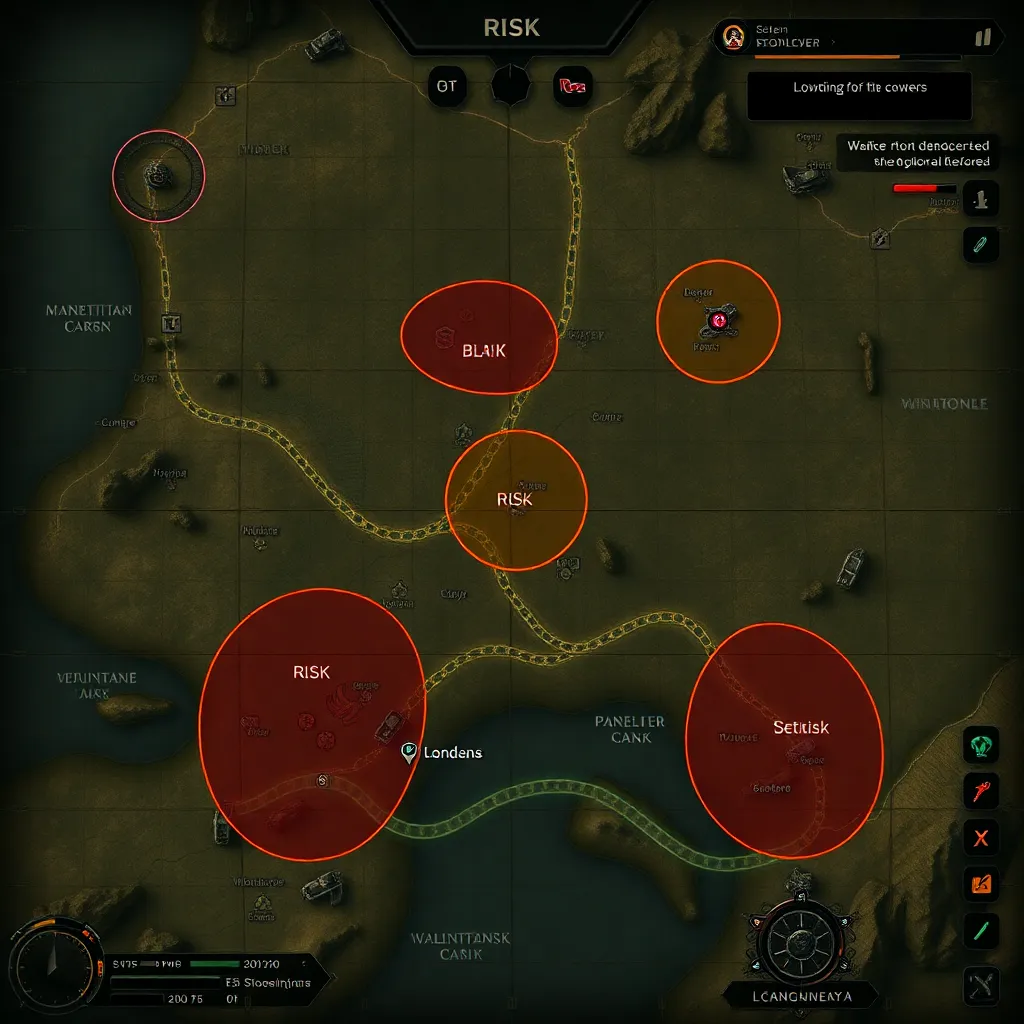Select the red-circled outpost map marker
The image size is (1024, 1024).
coord(158,175)
